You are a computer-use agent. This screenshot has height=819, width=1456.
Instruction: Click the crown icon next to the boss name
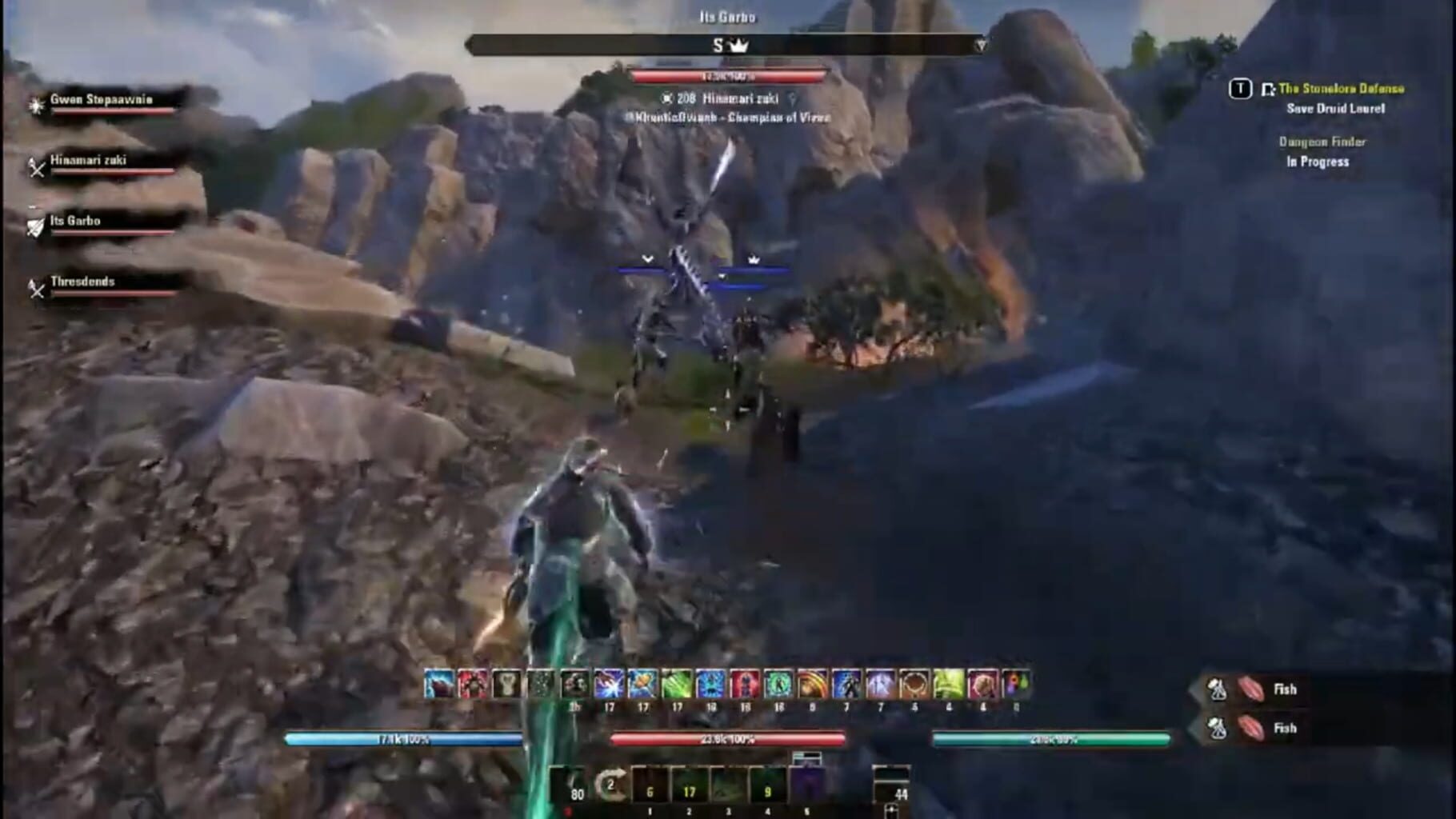[x=741, y=46]
